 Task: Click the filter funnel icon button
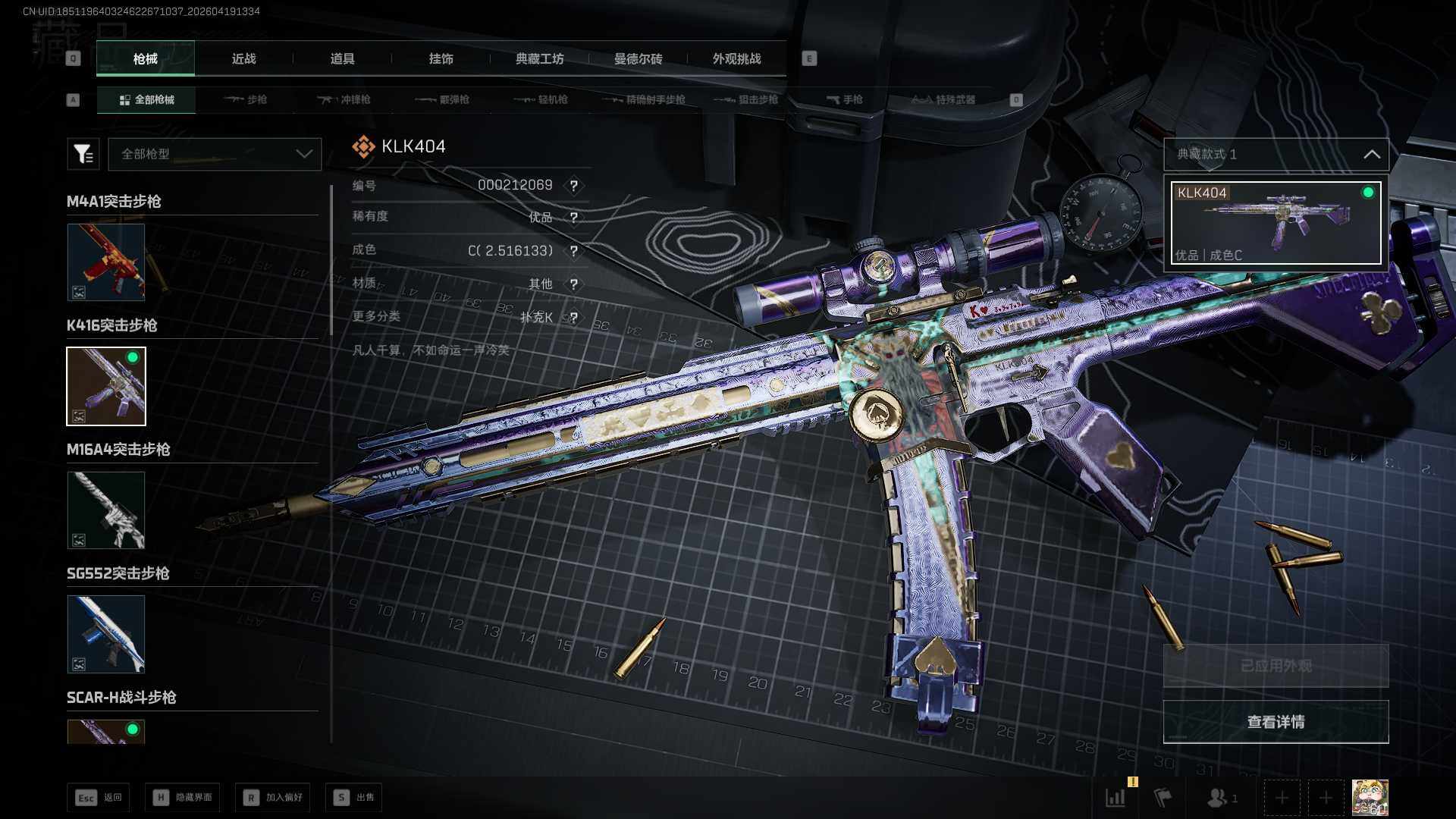click(83, 154)
